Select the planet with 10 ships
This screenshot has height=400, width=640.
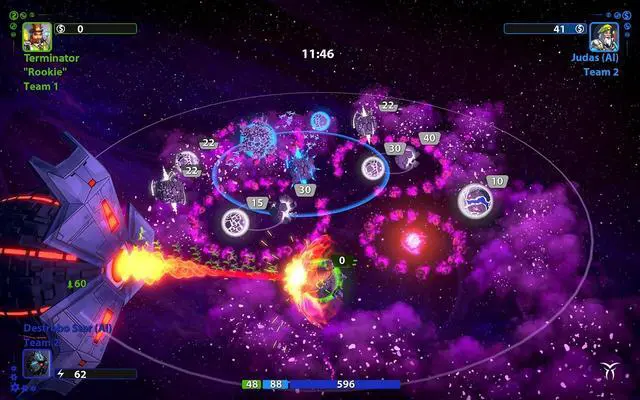click(476, 201)
